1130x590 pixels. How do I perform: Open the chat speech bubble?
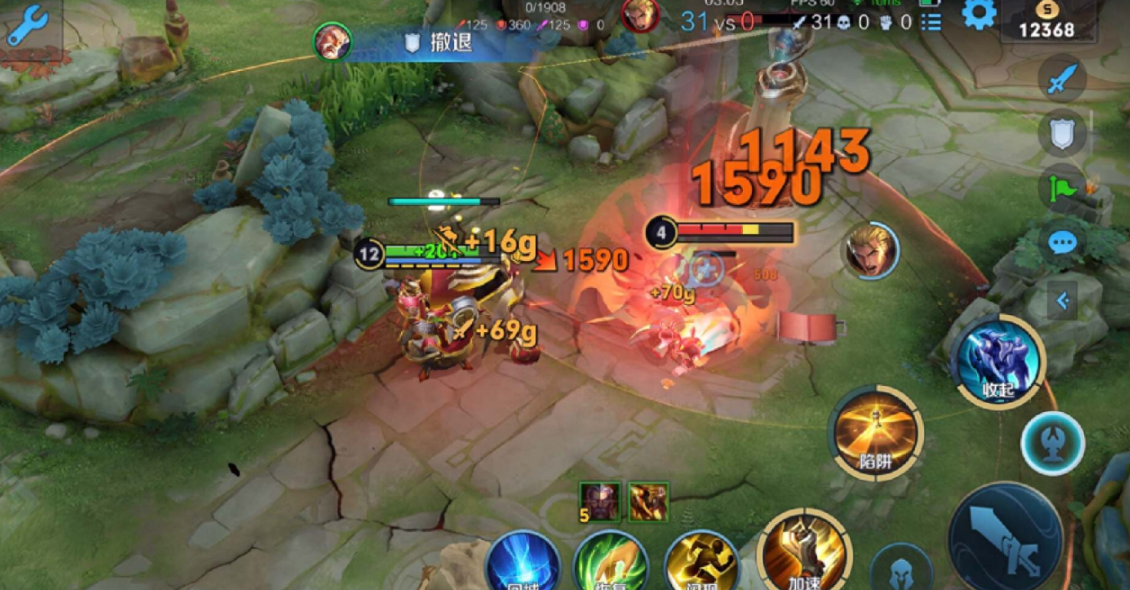(1061, 241)
